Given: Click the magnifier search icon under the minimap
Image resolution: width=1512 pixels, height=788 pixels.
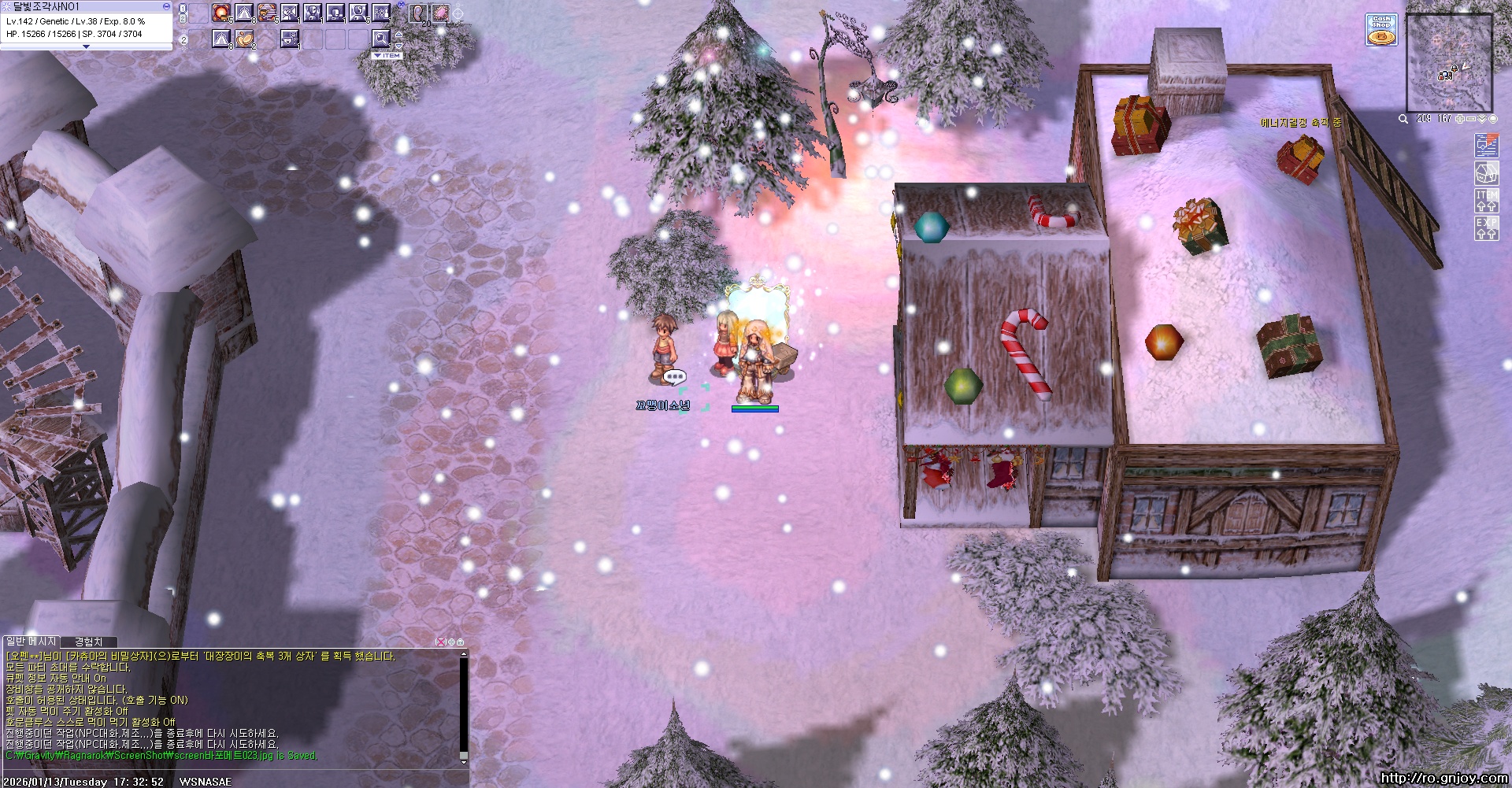Looking at the screenshot, I should click(1403, 119).
